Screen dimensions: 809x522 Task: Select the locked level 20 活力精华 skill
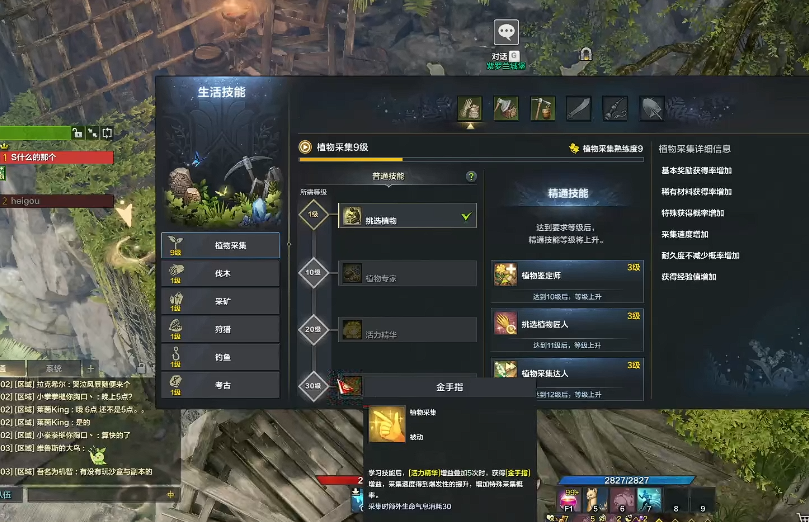click(x=408, y=328)
